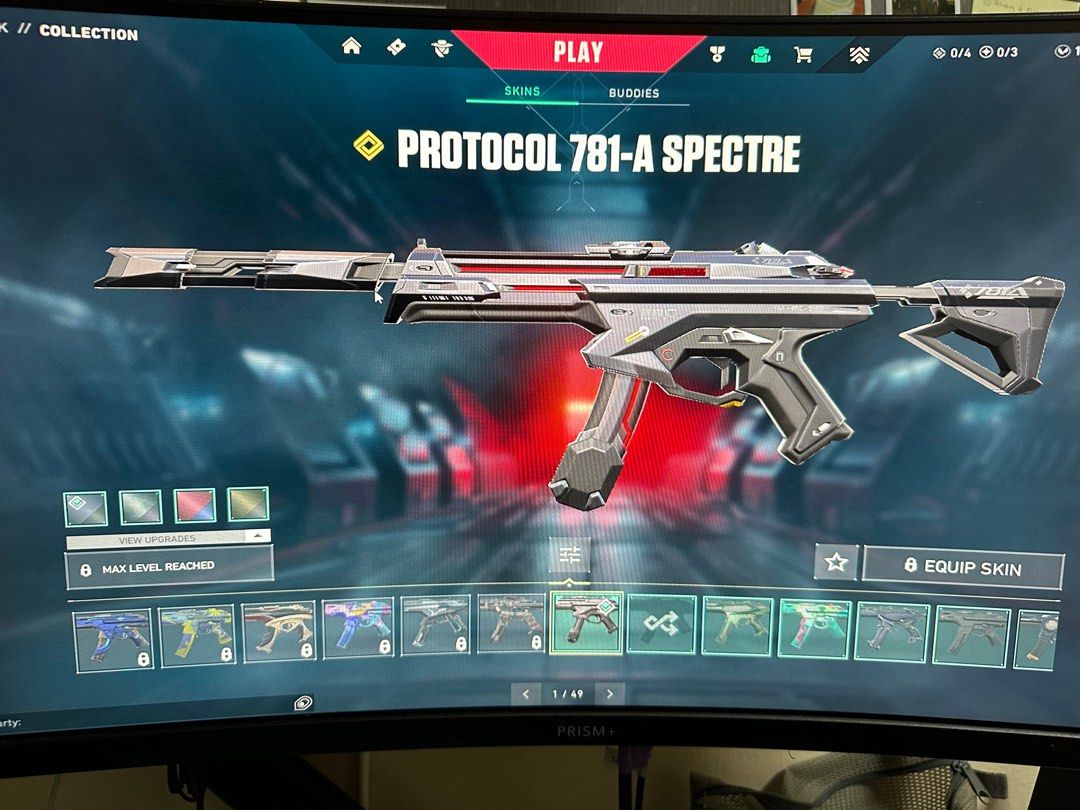
Task: Open the store shopping cart
Action: (803, 55)
